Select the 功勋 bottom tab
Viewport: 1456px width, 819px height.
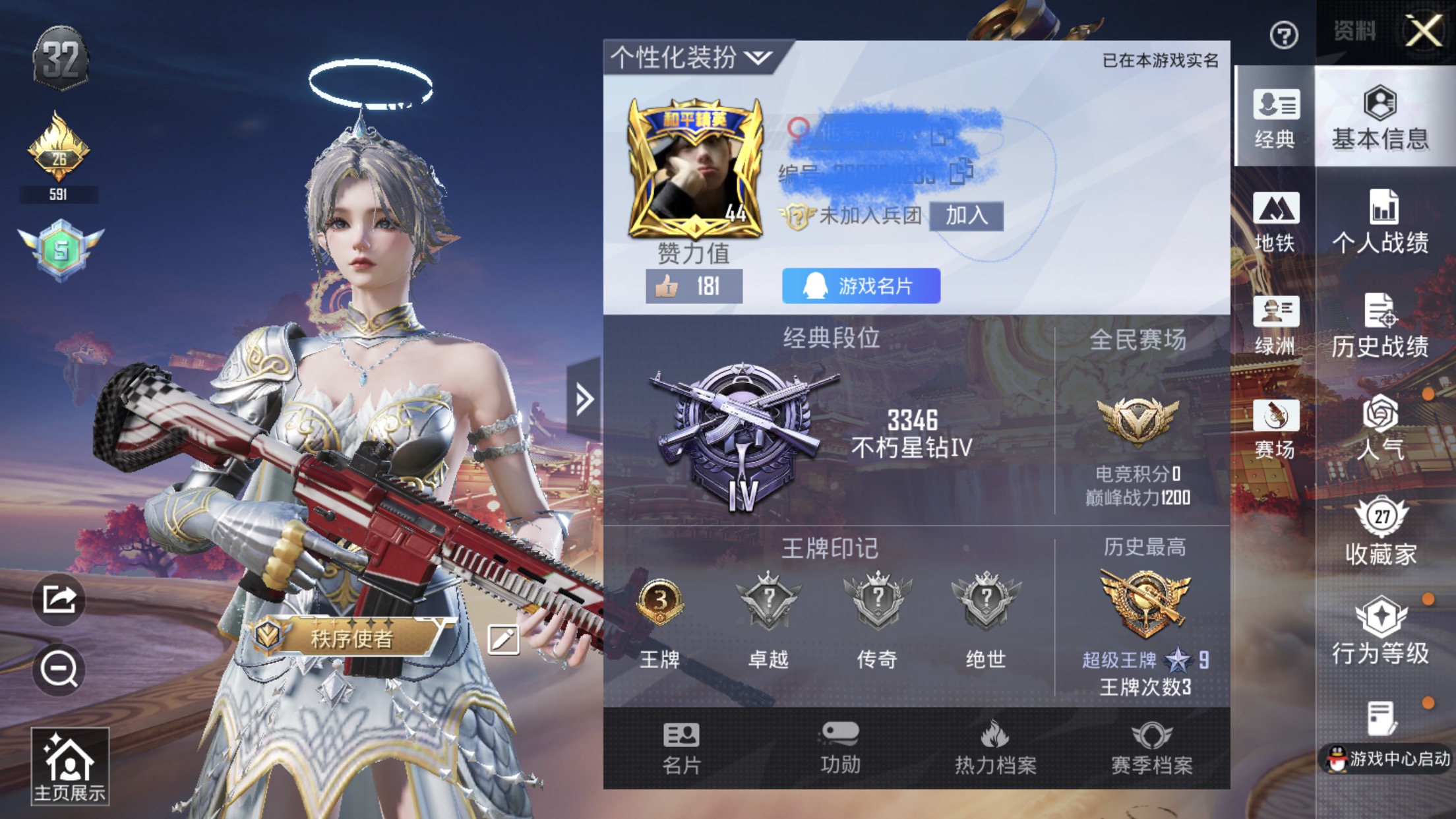(840, 748)
